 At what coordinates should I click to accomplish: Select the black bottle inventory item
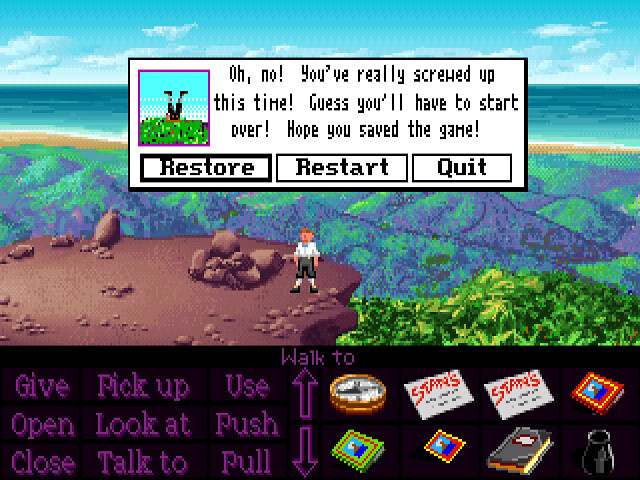coord(598,448)
